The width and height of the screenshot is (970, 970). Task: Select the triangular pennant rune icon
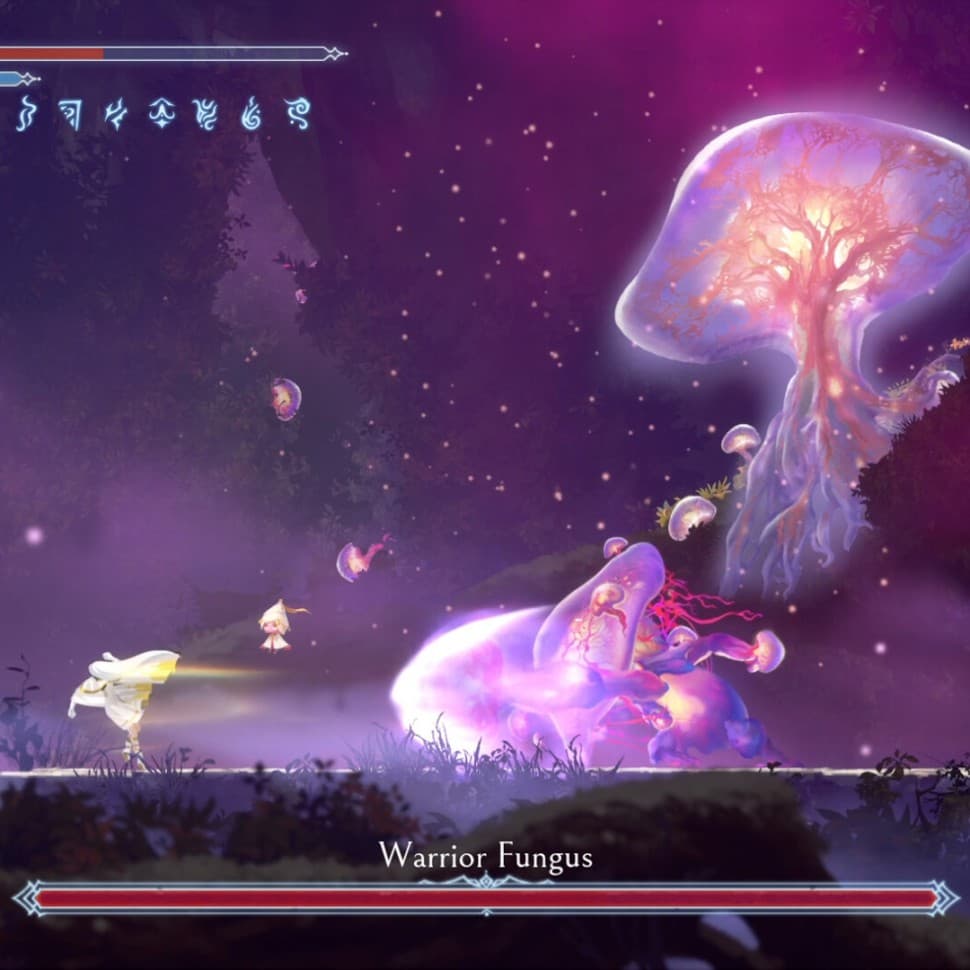(x=69, y=115)
